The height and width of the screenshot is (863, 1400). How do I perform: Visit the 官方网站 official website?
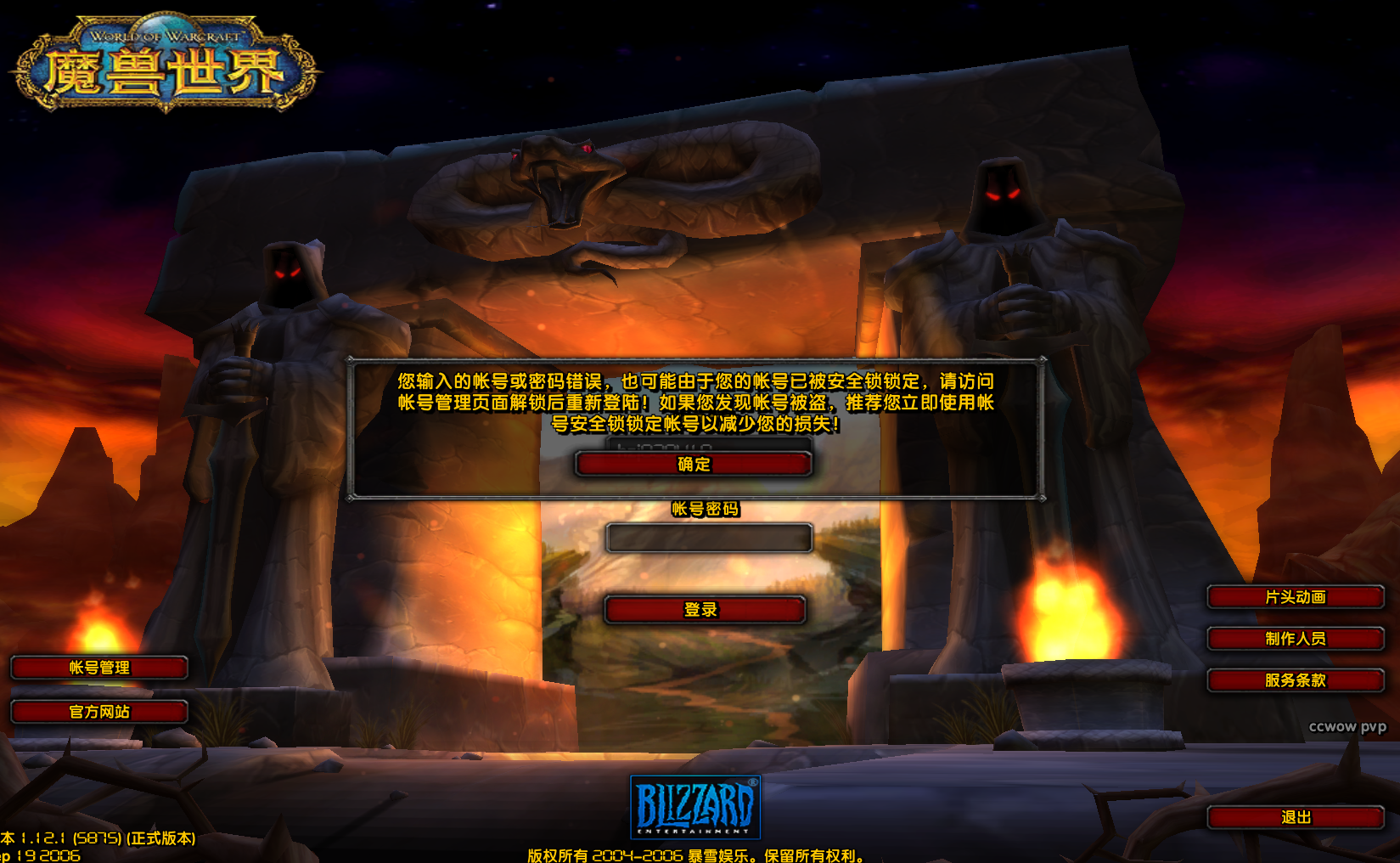[98, 712]
